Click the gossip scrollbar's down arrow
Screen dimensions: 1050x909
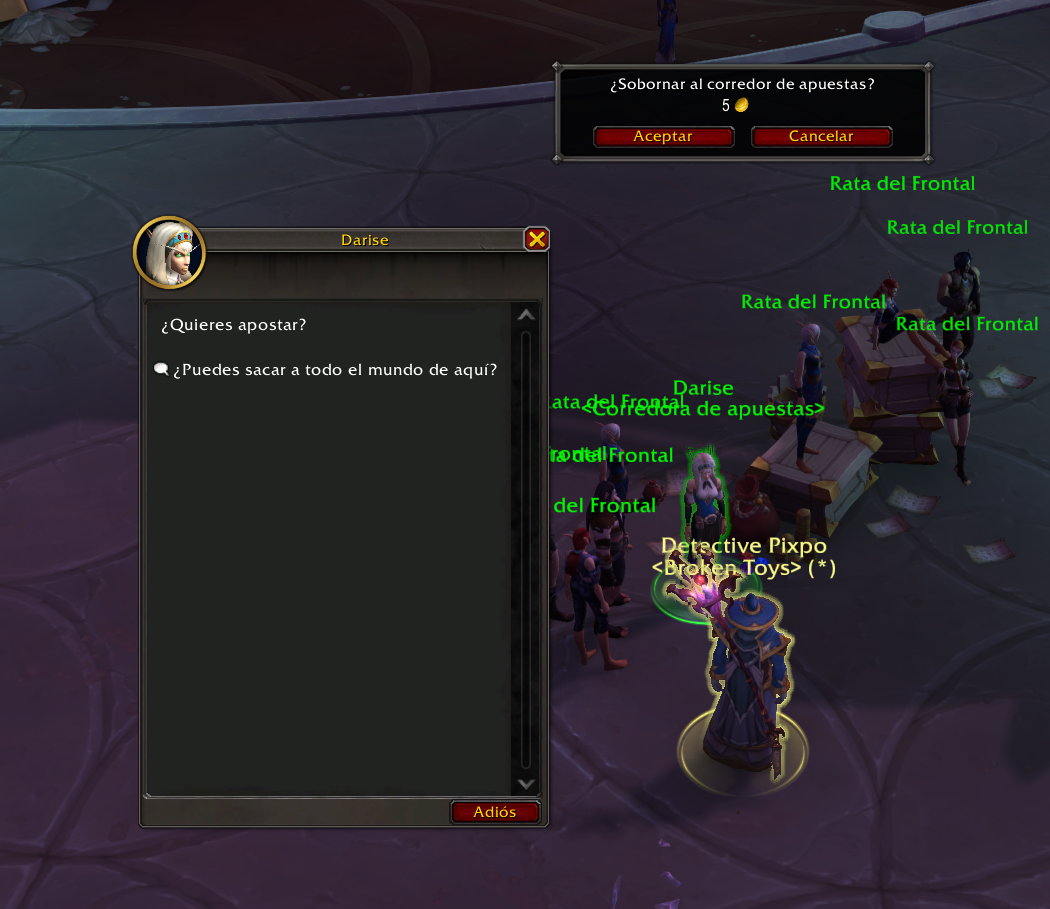(x=526, y=785)
